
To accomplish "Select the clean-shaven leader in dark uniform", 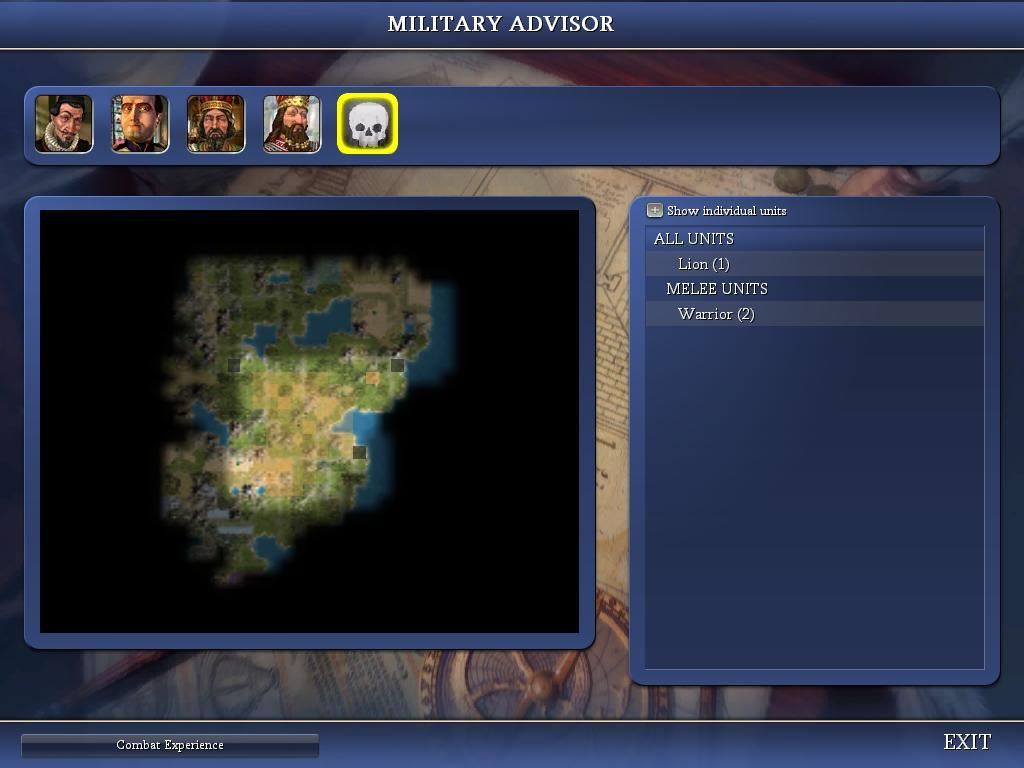I will 140,124.
